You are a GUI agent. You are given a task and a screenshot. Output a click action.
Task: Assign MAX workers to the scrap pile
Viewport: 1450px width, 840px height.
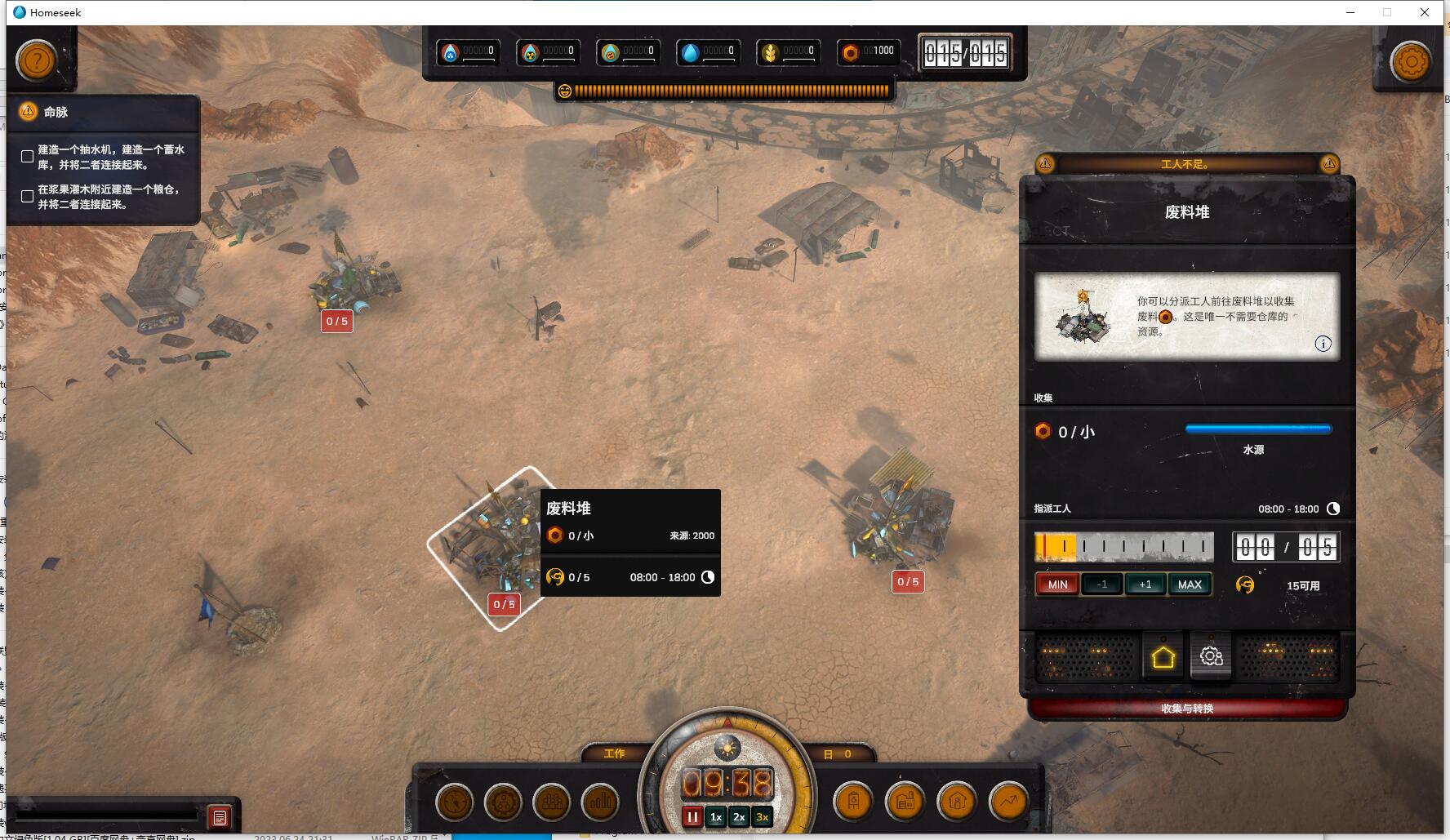[x=1190, y=584]
